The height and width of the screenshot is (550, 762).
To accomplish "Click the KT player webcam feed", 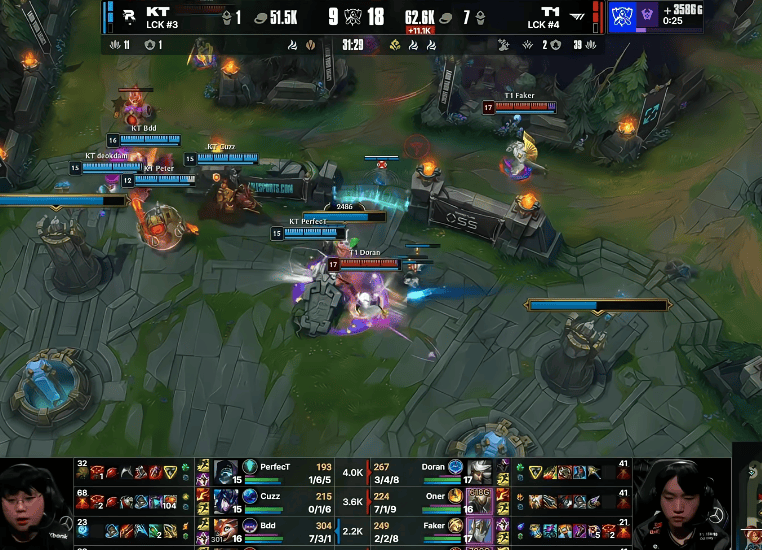I will tap(36, 505).
